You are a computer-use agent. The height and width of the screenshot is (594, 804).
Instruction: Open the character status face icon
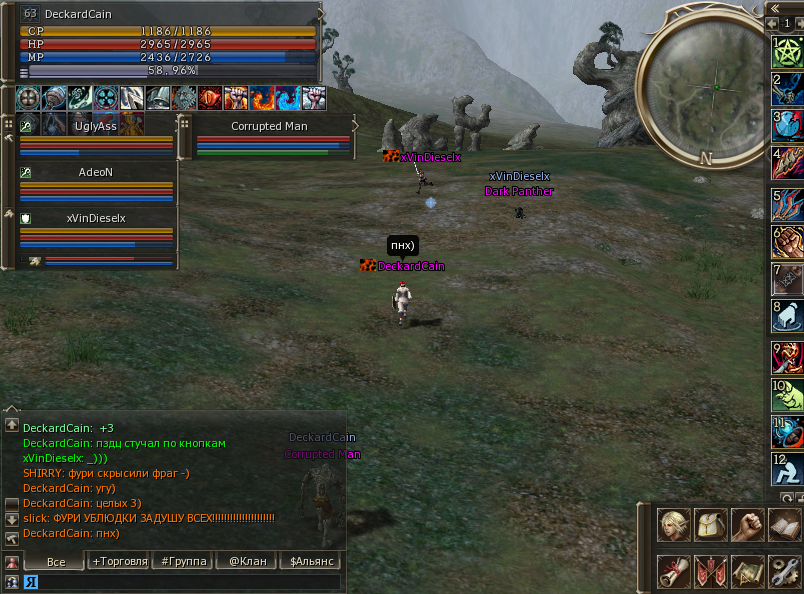click(x=673, y=524)
